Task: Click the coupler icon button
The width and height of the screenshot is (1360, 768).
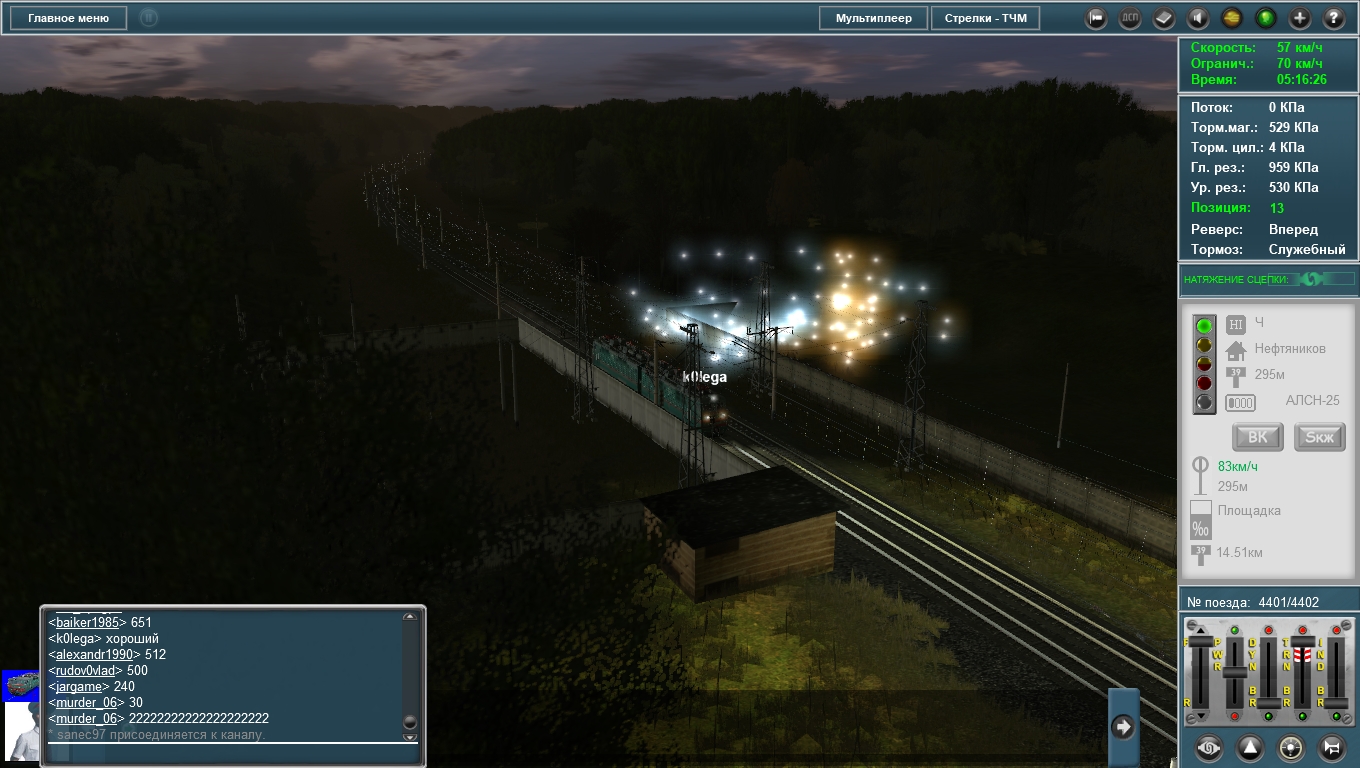Action: point(1209,747)
